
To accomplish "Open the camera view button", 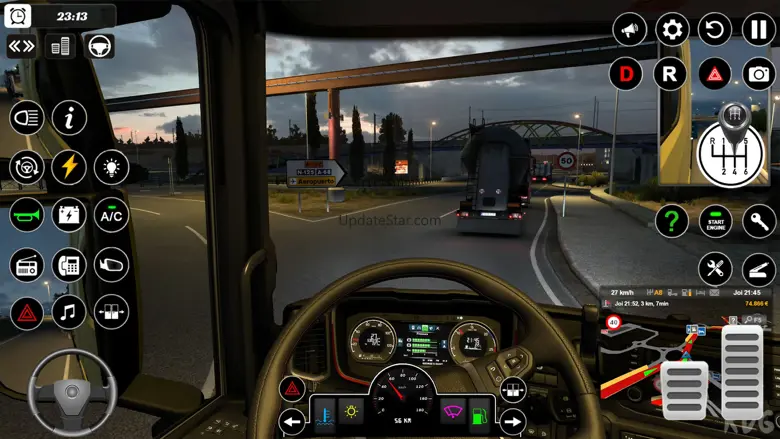I will point(759,73).
